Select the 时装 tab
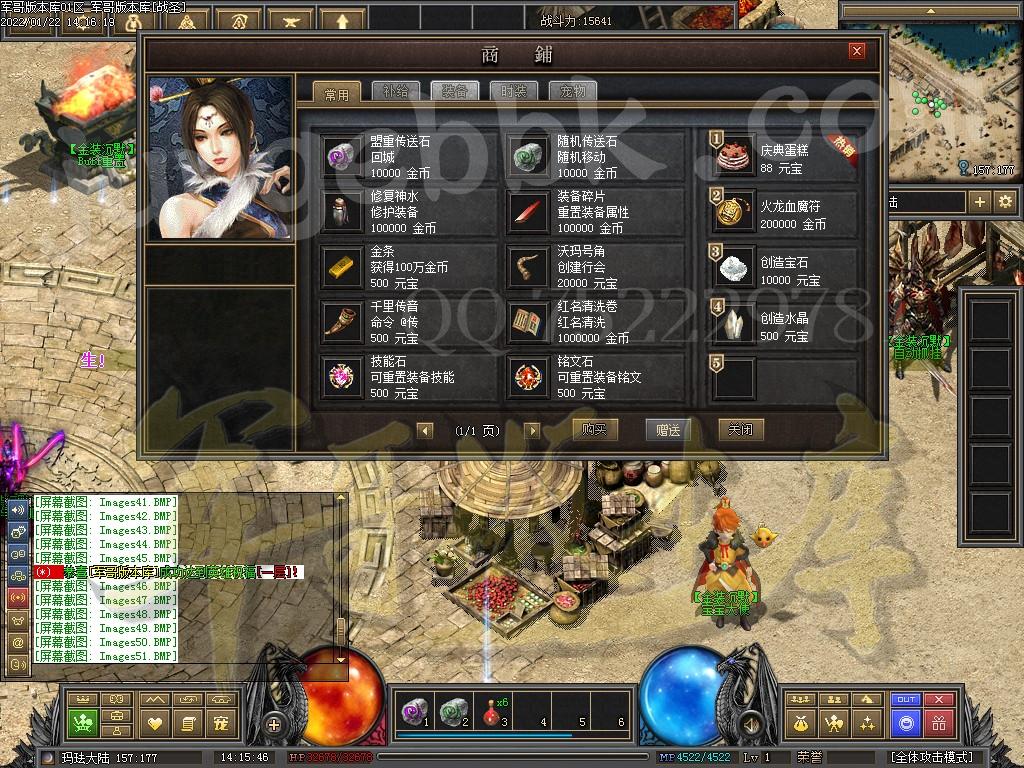 (x=514, y=91)
